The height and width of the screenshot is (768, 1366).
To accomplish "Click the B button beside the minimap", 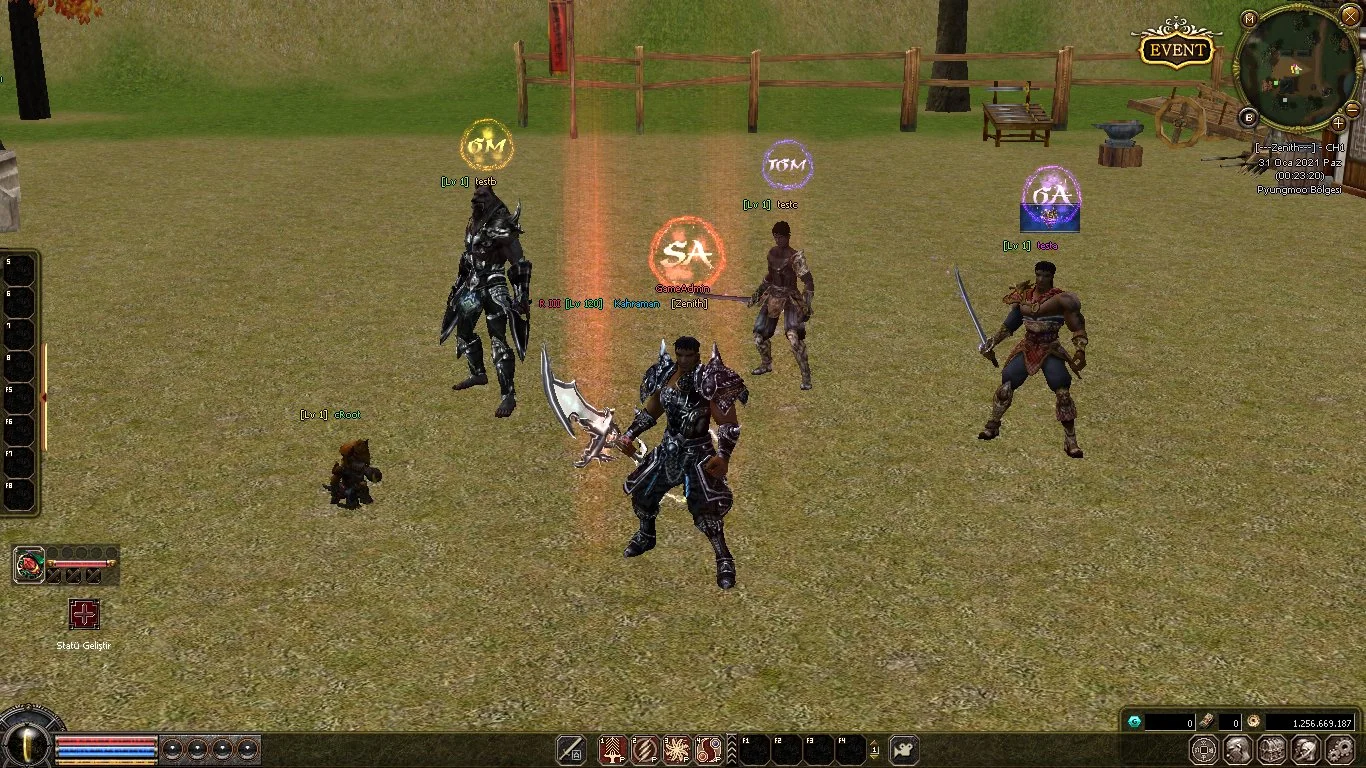I will pos(1248,117).
